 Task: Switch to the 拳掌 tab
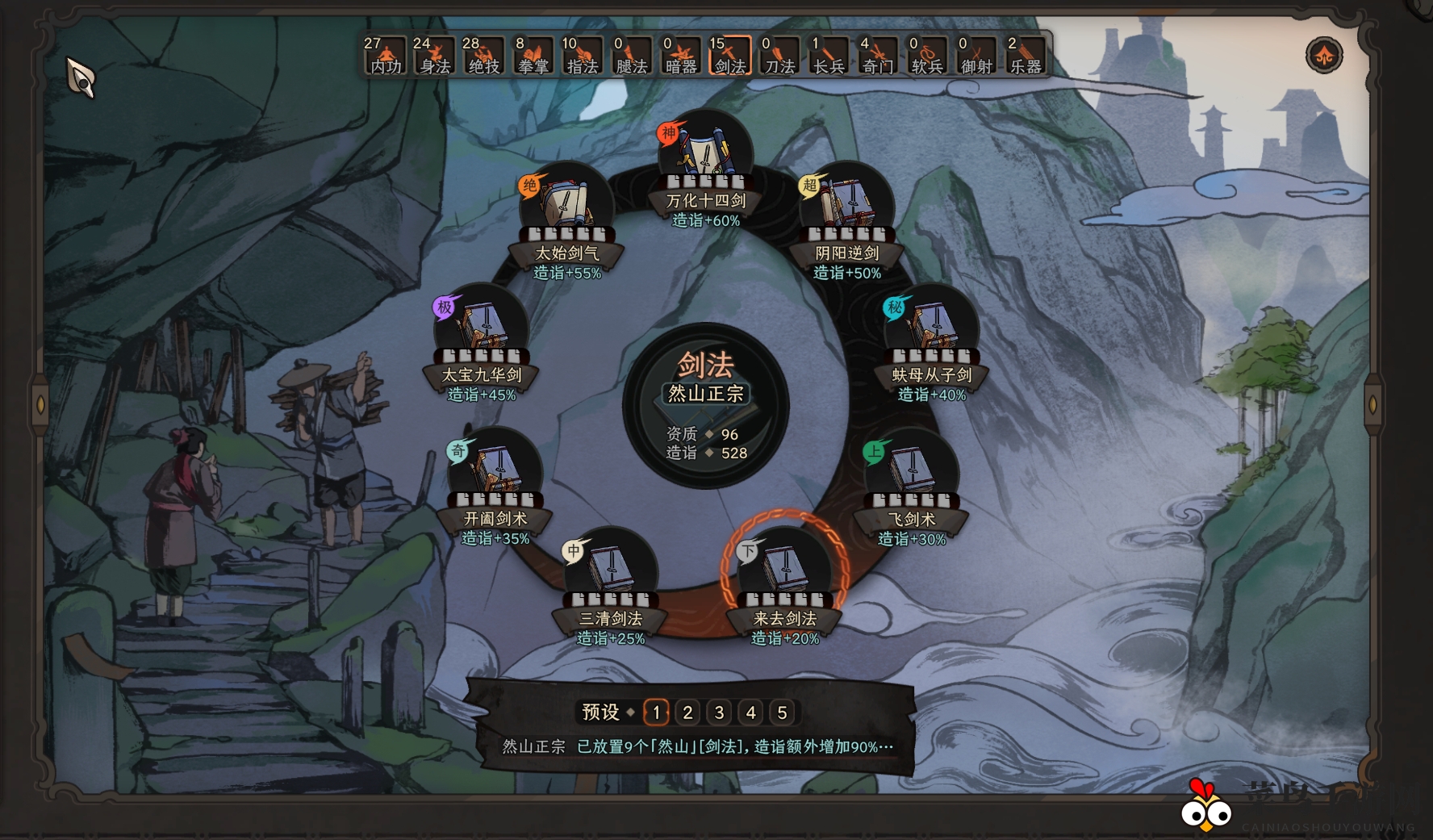click(x=533, y=56)
